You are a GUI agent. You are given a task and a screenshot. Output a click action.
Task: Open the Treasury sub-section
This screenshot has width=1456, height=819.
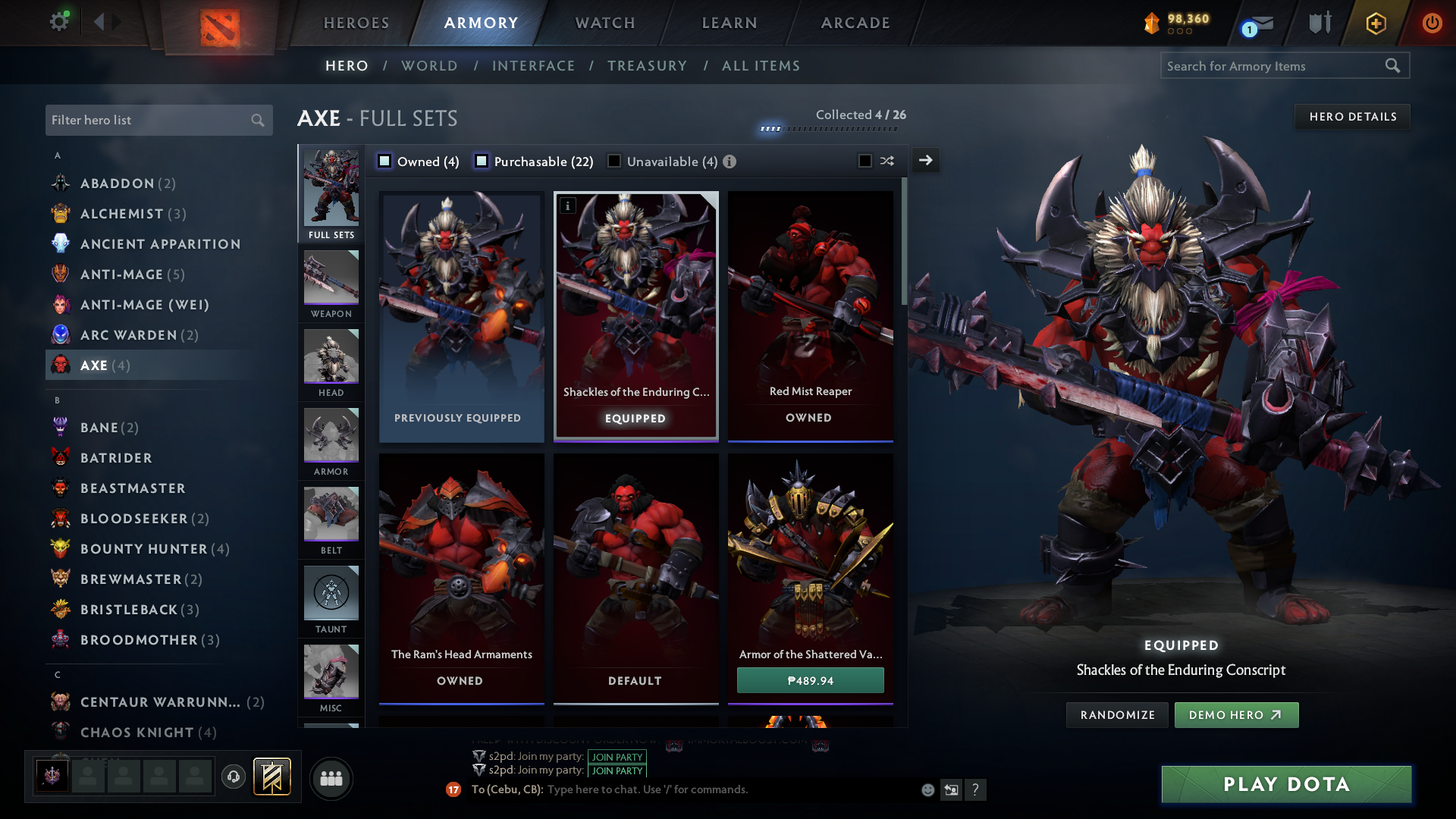pos(647,66)
